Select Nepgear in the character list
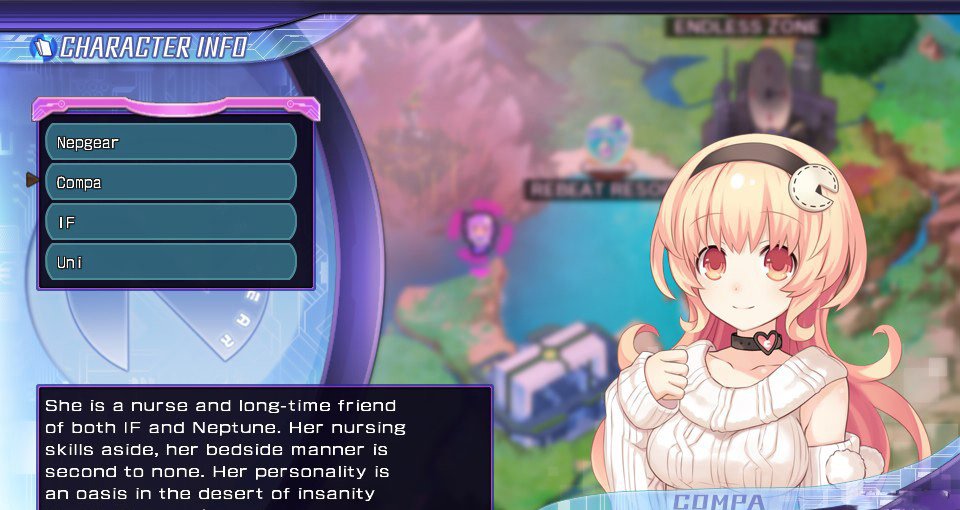Screen dimensions: 960x510 pyautogui.click(x=171, y=142)
